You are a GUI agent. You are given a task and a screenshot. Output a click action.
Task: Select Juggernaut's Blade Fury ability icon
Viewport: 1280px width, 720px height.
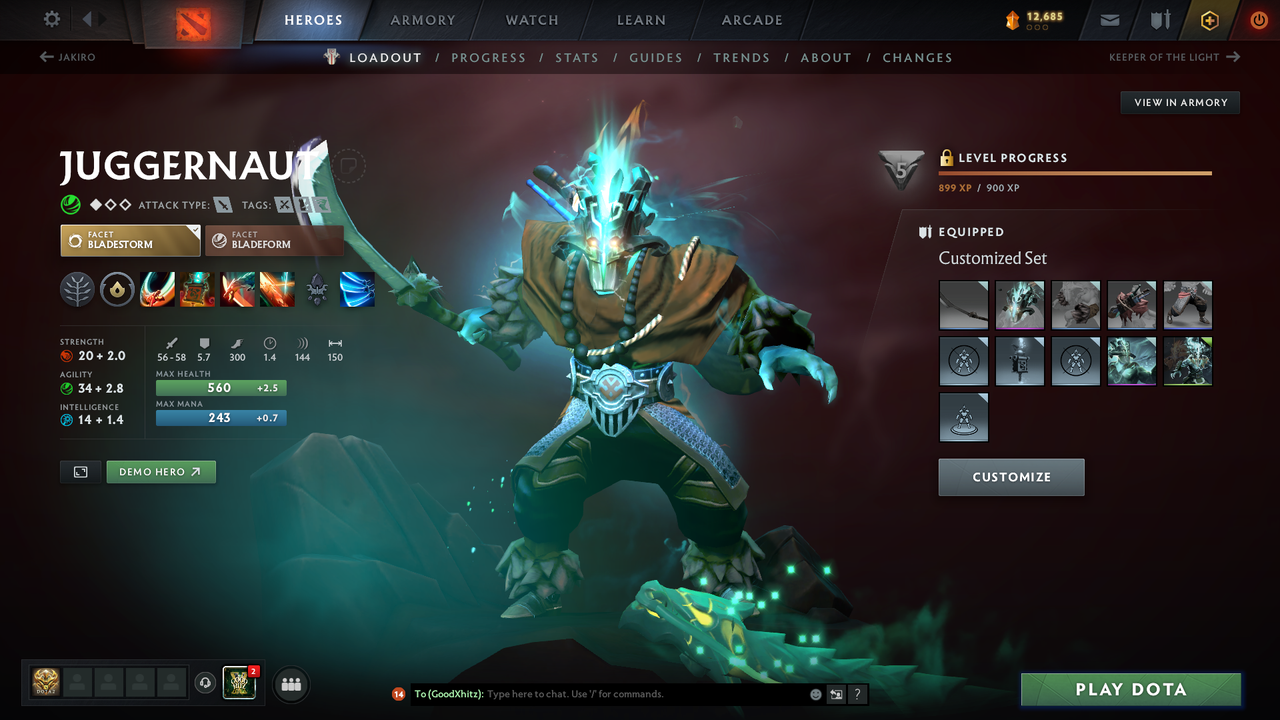[157, 290]
